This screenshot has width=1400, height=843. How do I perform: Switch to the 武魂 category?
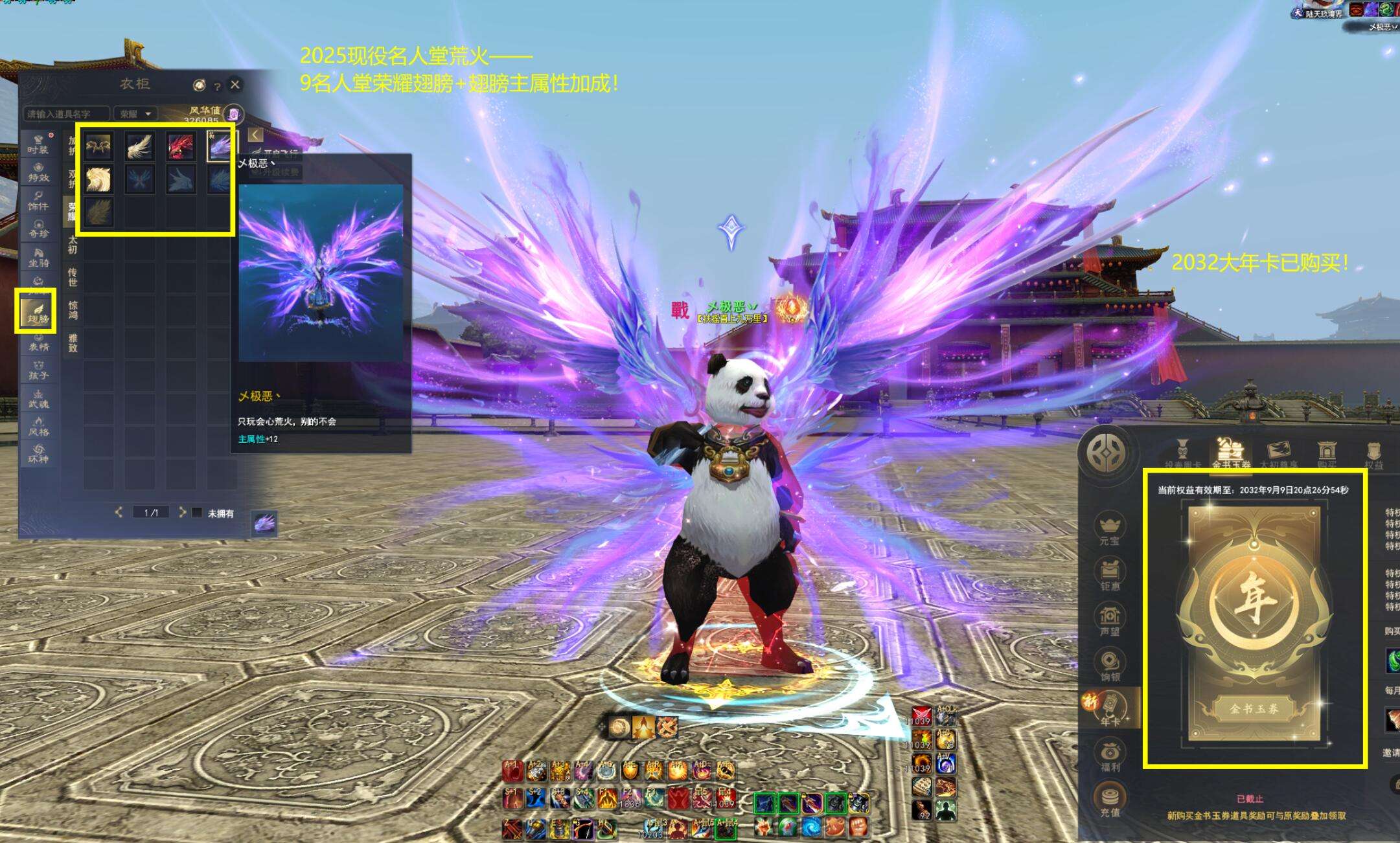38,398
